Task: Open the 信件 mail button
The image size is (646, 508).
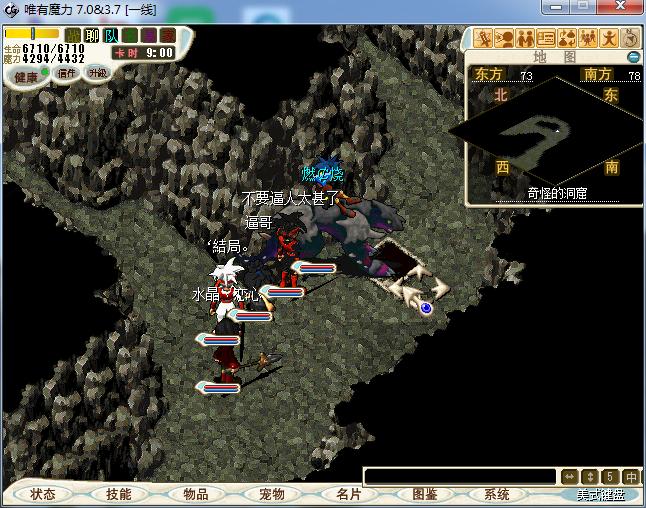Action: (67, 73)
